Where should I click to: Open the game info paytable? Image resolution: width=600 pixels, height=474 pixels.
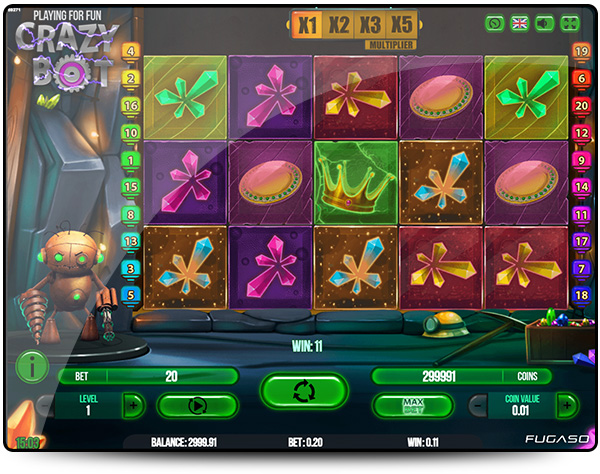coord(33,367)
